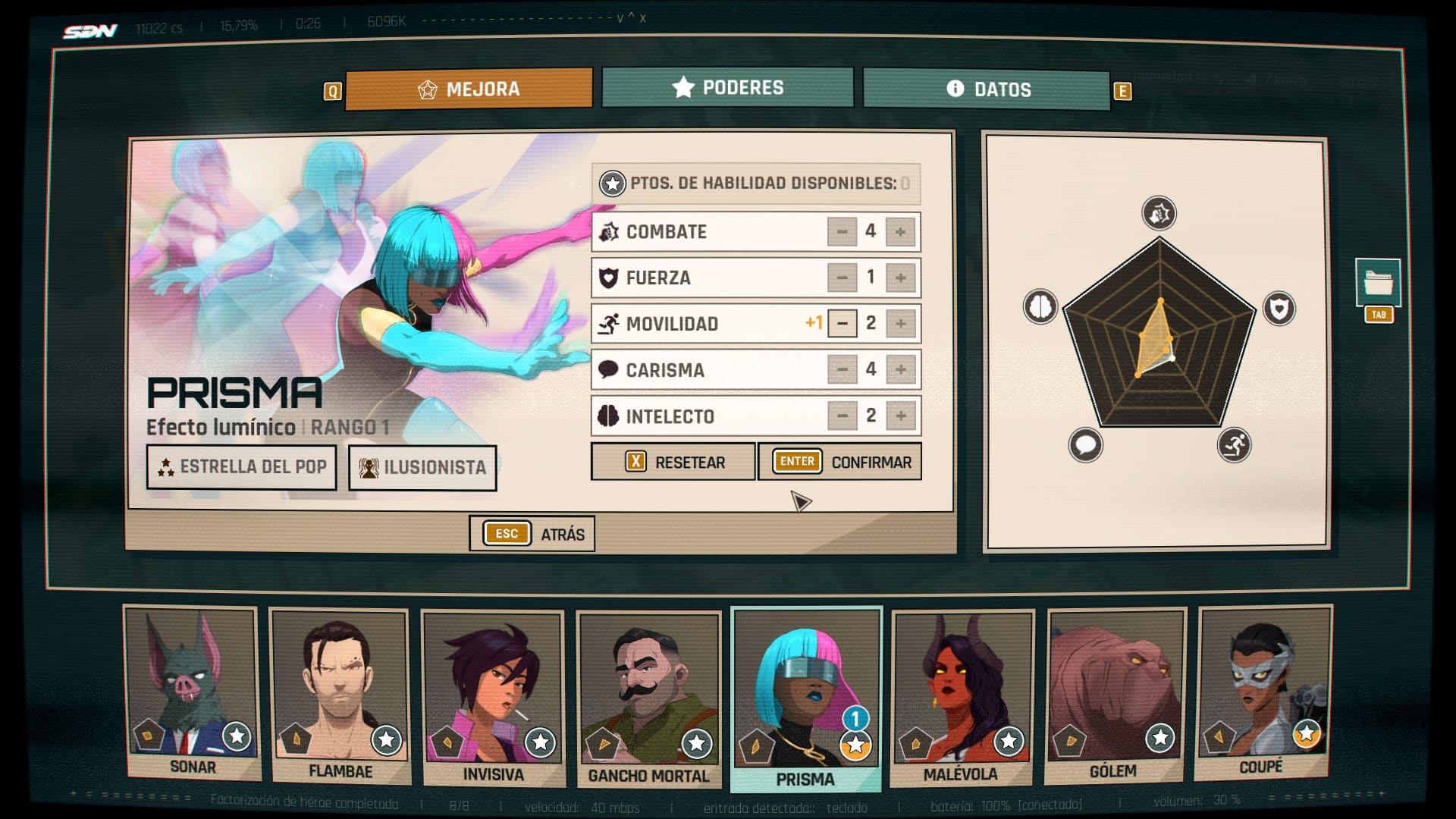Pick the Invisiva portrait
The height and width of the screenshot is (819, 1456).
(493, 698)
